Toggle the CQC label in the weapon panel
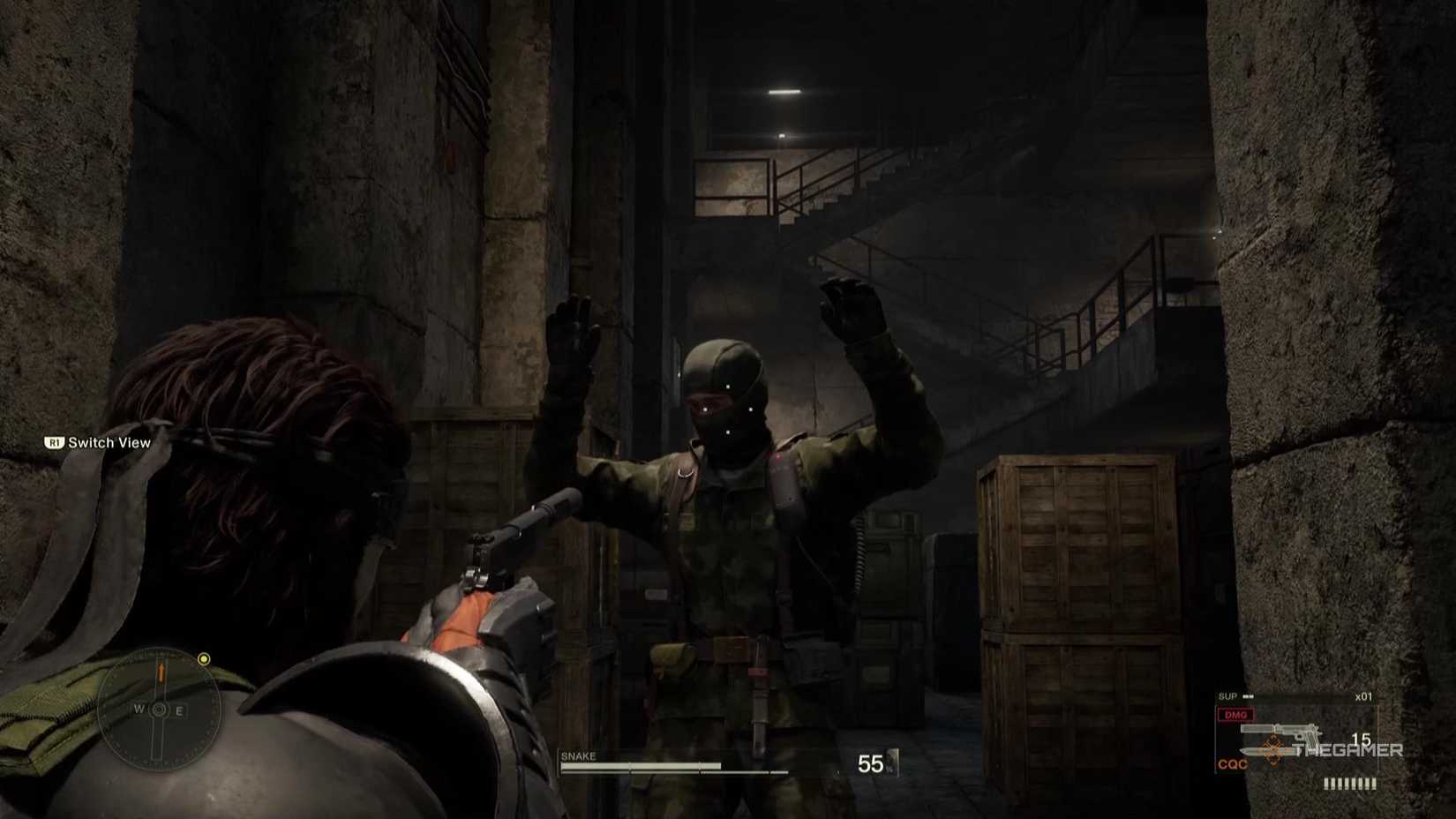1456x819 pixels. click(x=1233, y=763)
